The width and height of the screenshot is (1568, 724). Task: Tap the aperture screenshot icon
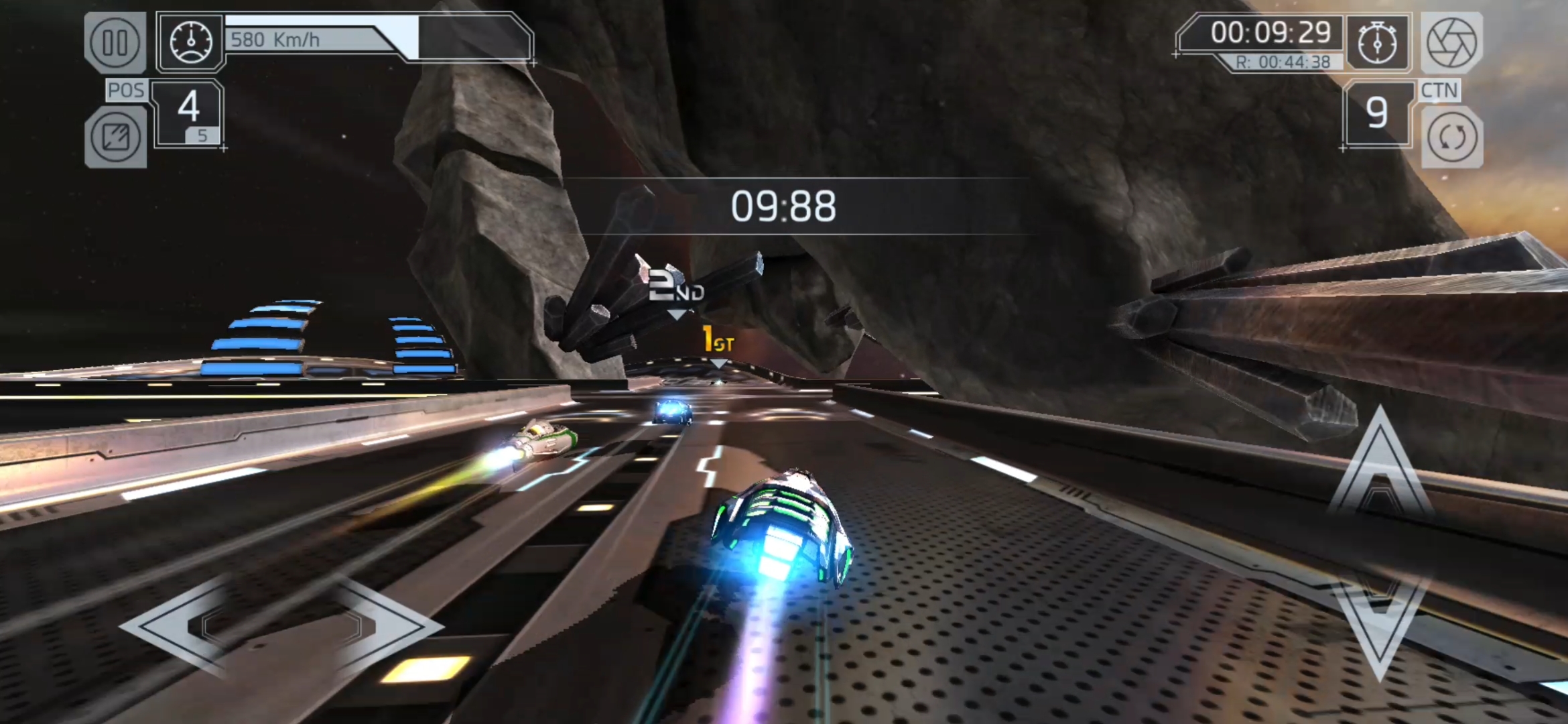tap(1453, 42)
